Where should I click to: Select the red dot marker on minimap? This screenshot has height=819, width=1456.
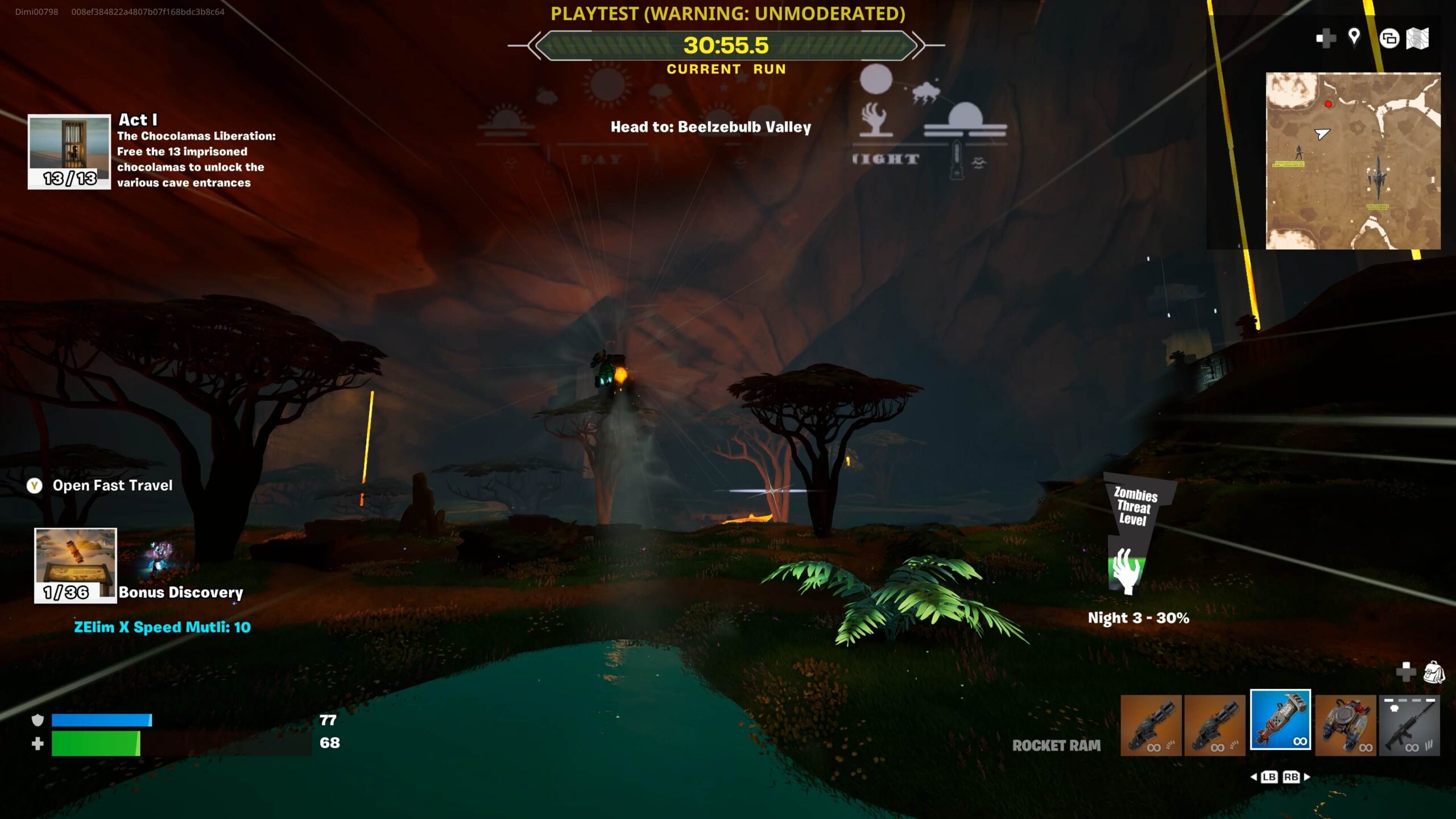coord(1328,104)
